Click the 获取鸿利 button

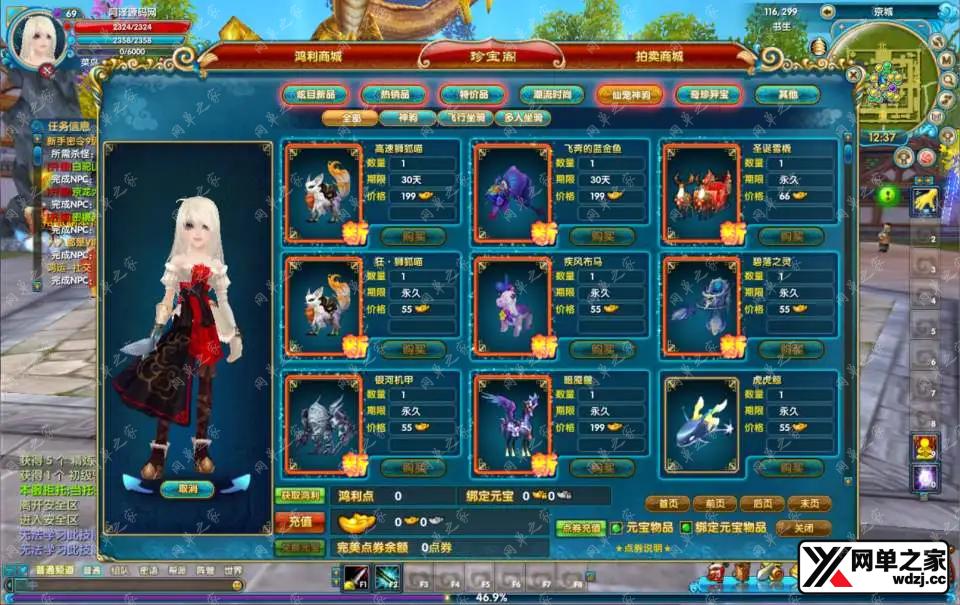point(299,496)
